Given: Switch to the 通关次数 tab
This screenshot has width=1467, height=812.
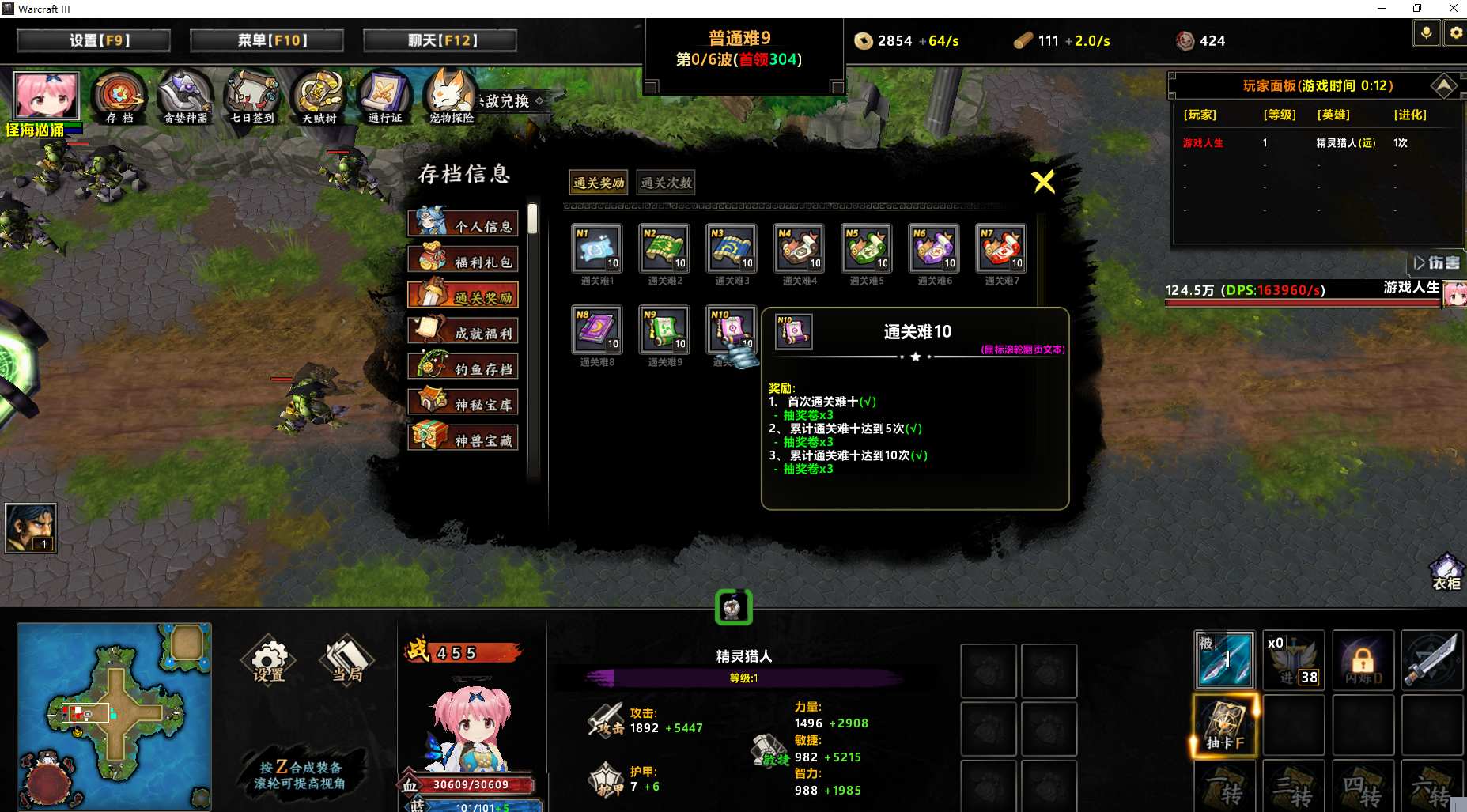Looking at the screenshot, I should [666, 183].
